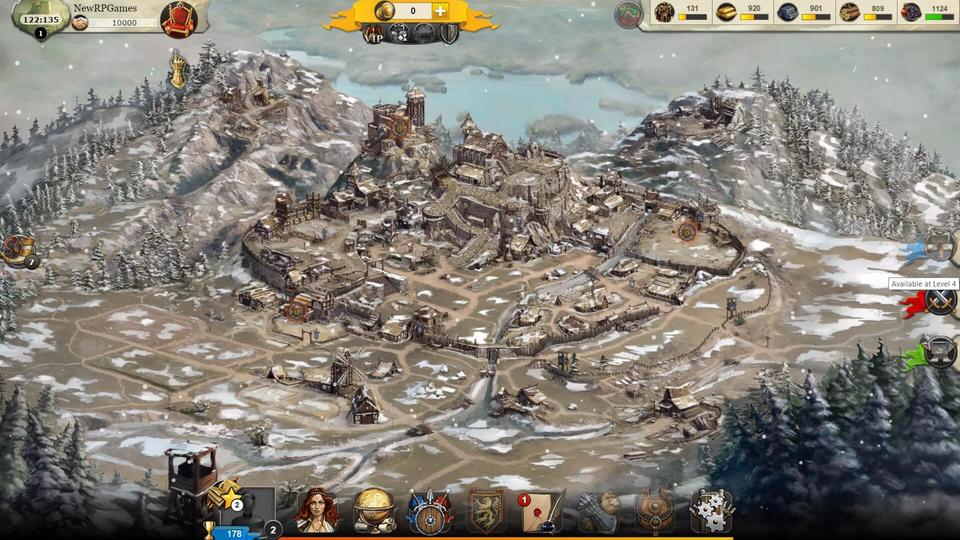Click the trophy score 178 badge
The height and width of the screenshot is (540, 960).
(x=228, y=532)
